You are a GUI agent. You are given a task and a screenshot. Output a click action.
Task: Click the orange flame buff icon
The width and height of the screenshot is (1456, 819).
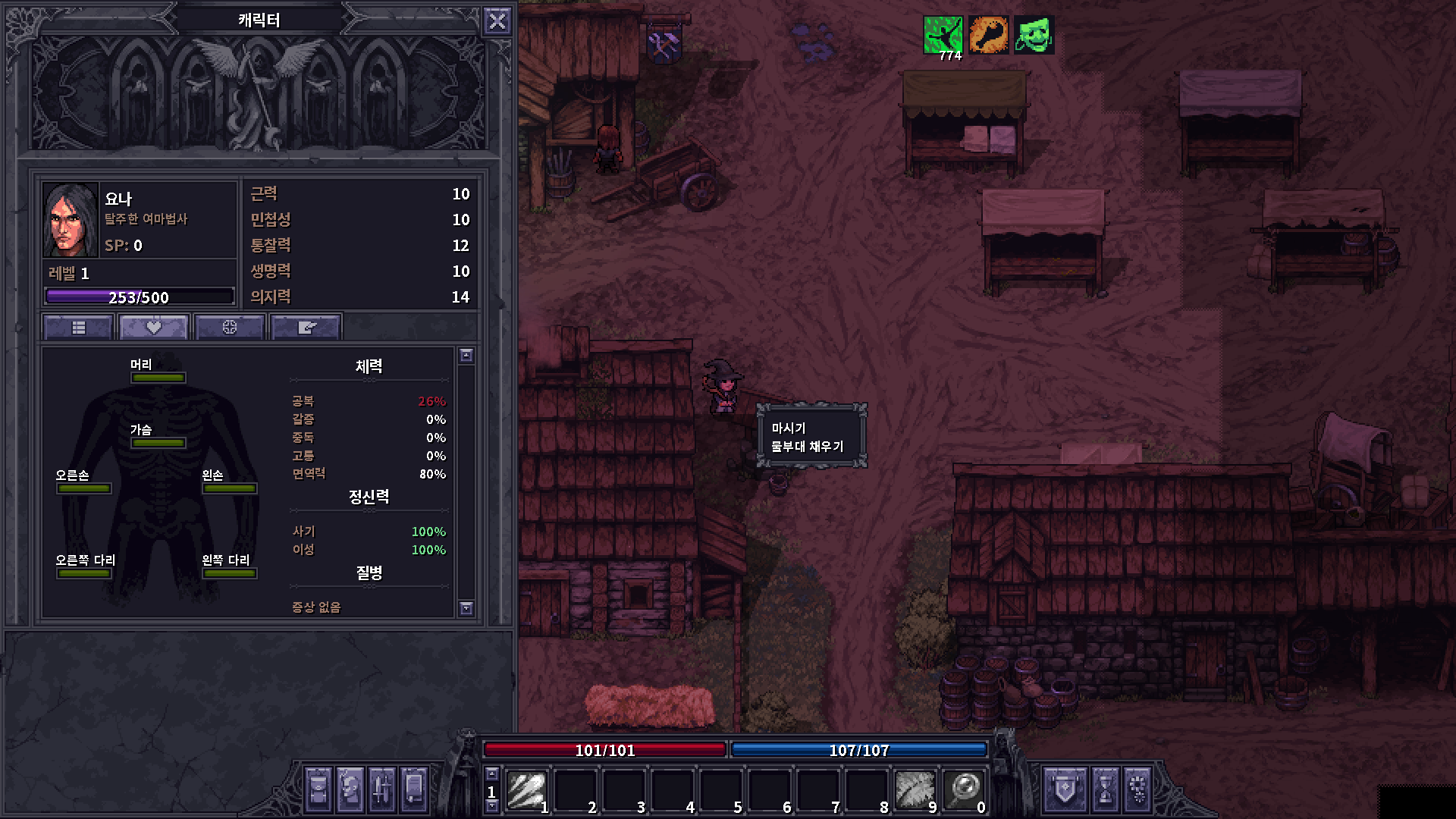(989, 33)
